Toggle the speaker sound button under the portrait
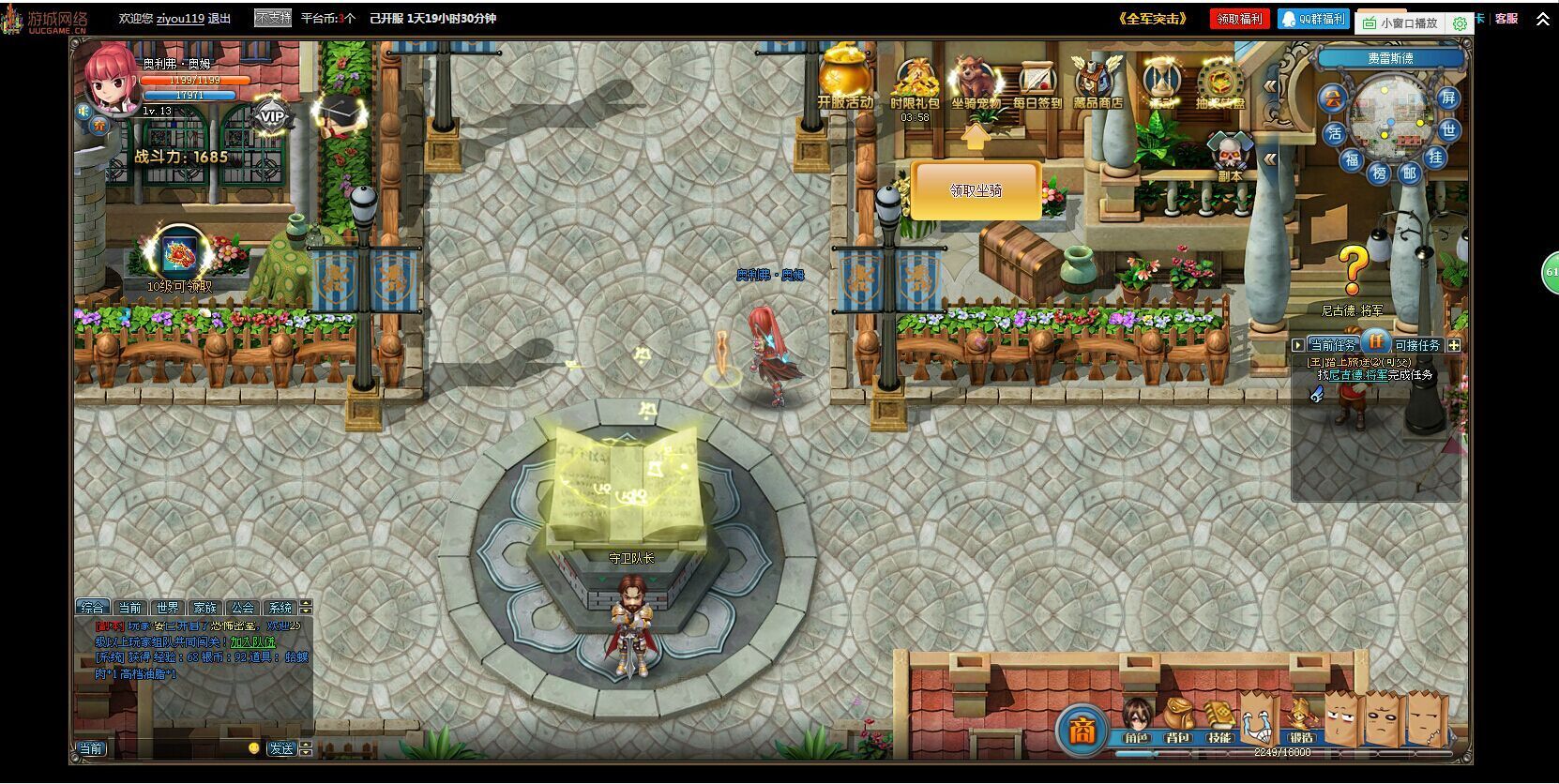Screen dimensions: 1559x784 click(x=82, y=111)
